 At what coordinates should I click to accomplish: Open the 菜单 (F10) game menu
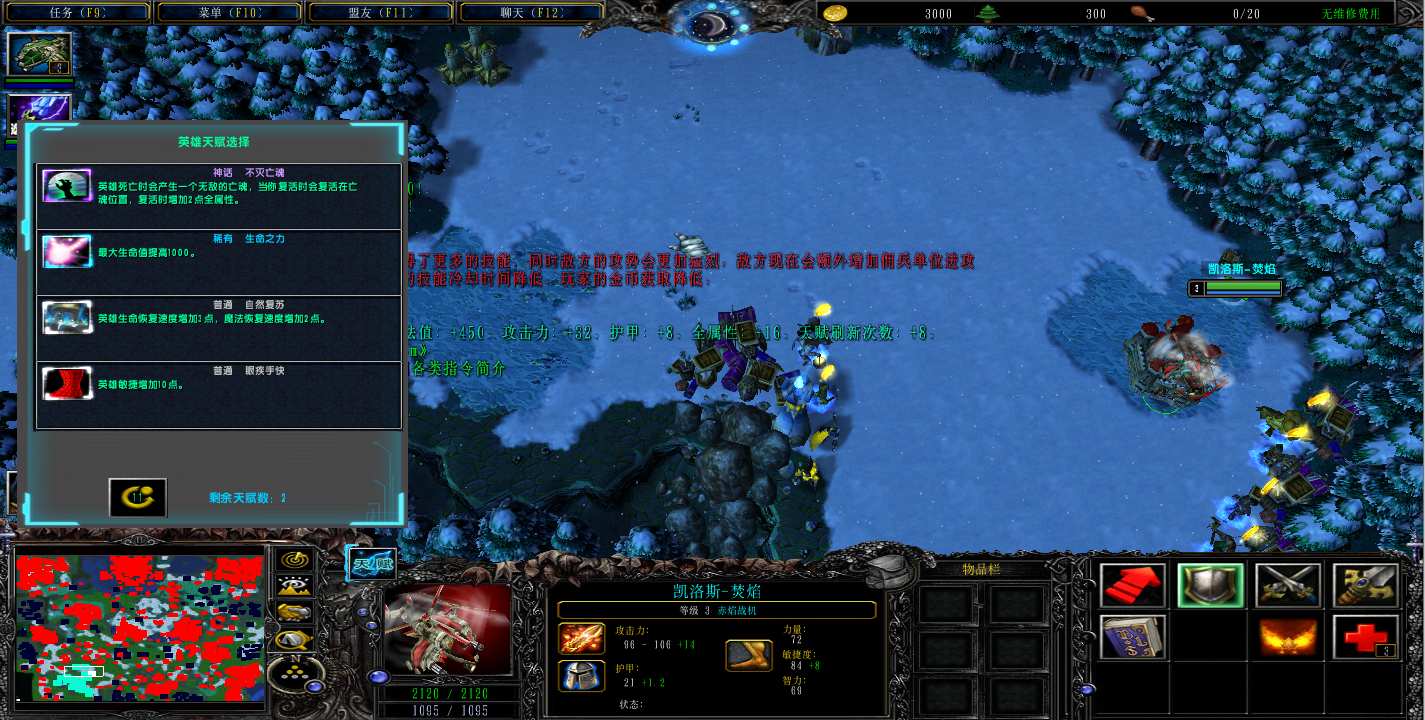coord(228,13)
